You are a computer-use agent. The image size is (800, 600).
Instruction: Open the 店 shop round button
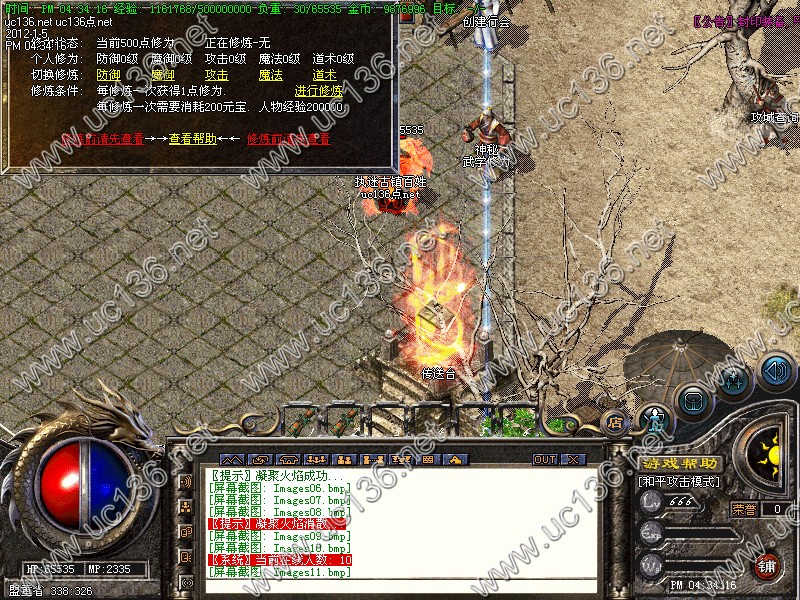614,422
